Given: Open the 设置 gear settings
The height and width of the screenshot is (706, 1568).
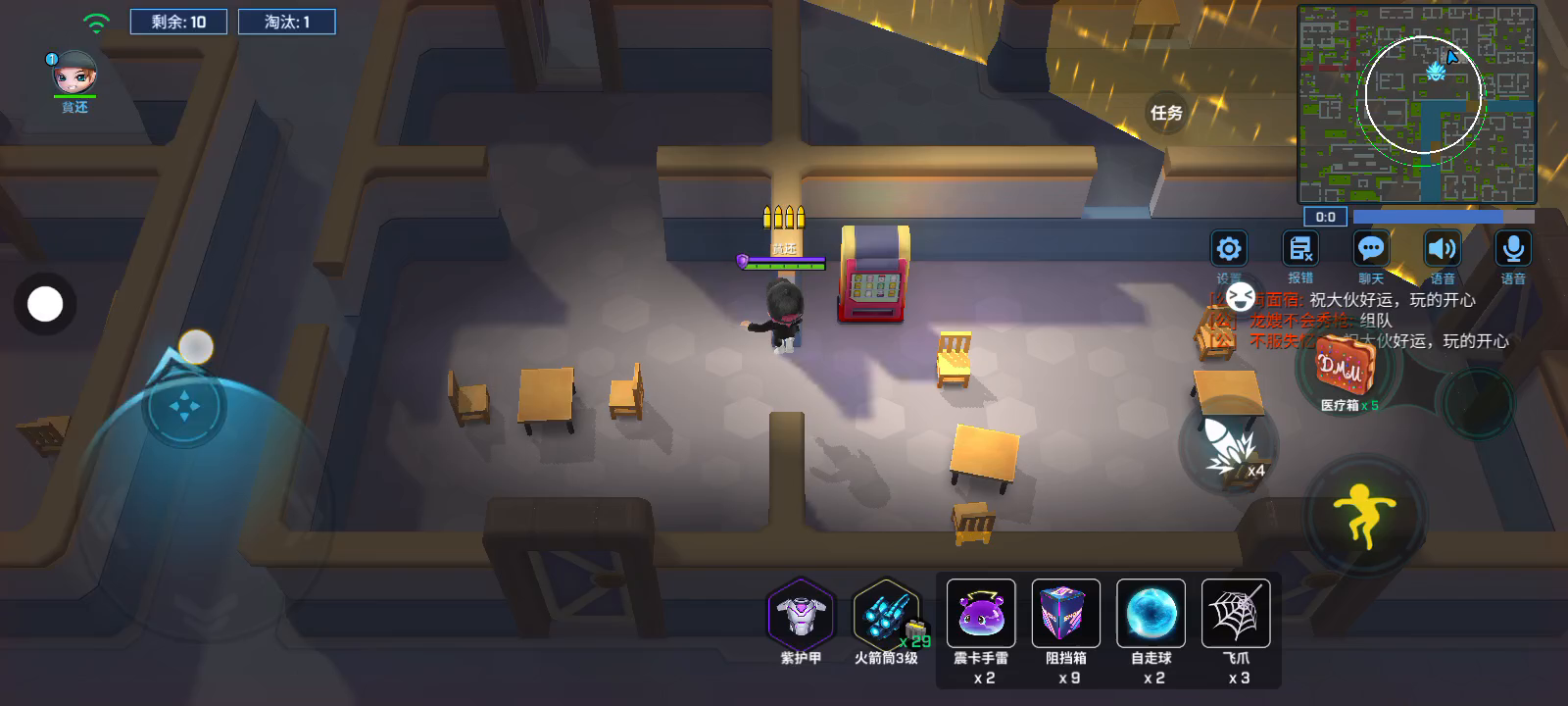Looking at the screenshot, I should 1229,250.
